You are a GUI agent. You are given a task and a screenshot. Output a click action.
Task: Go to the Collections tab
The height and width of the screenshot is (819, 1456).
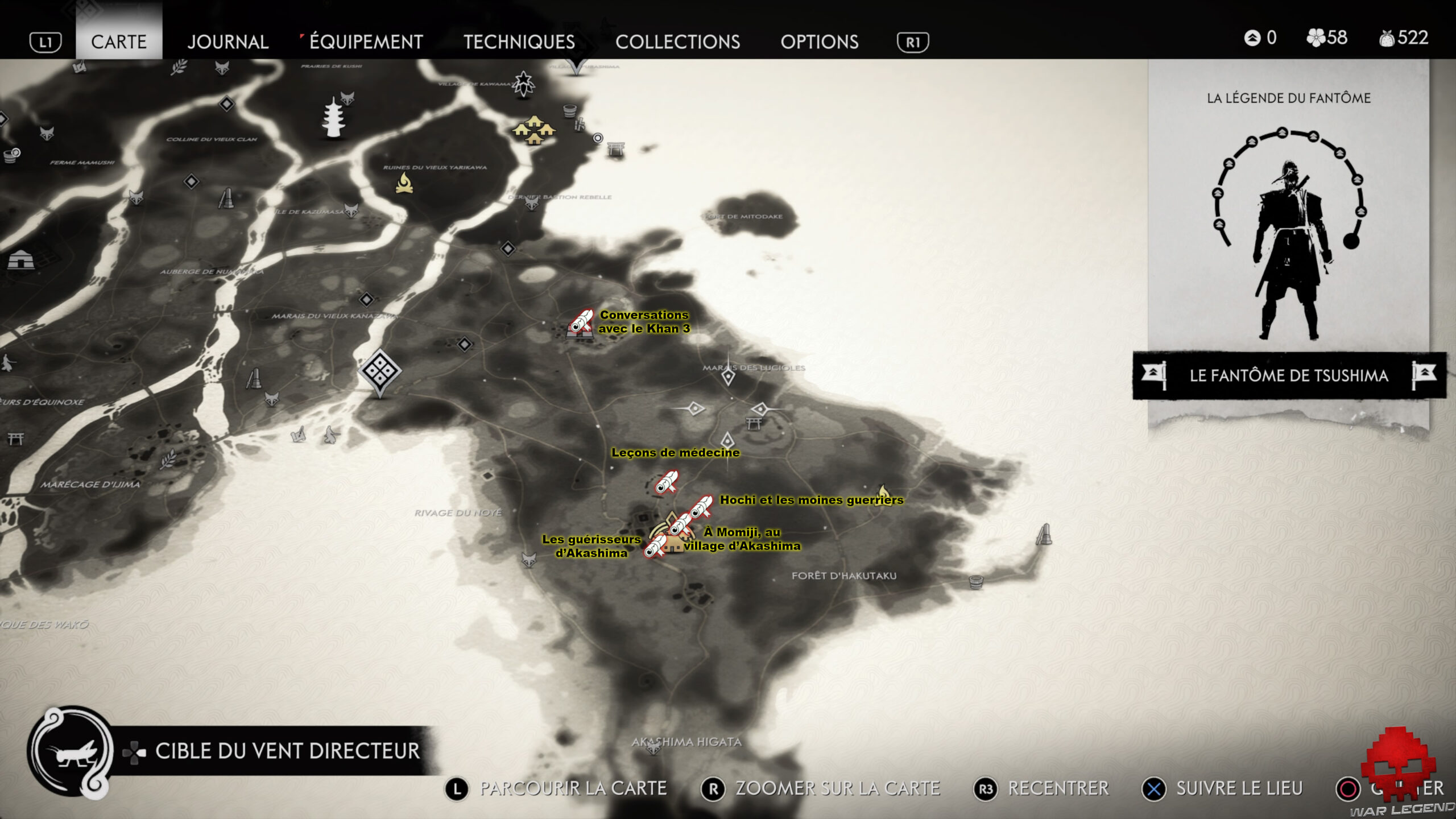tap(677, 42)
